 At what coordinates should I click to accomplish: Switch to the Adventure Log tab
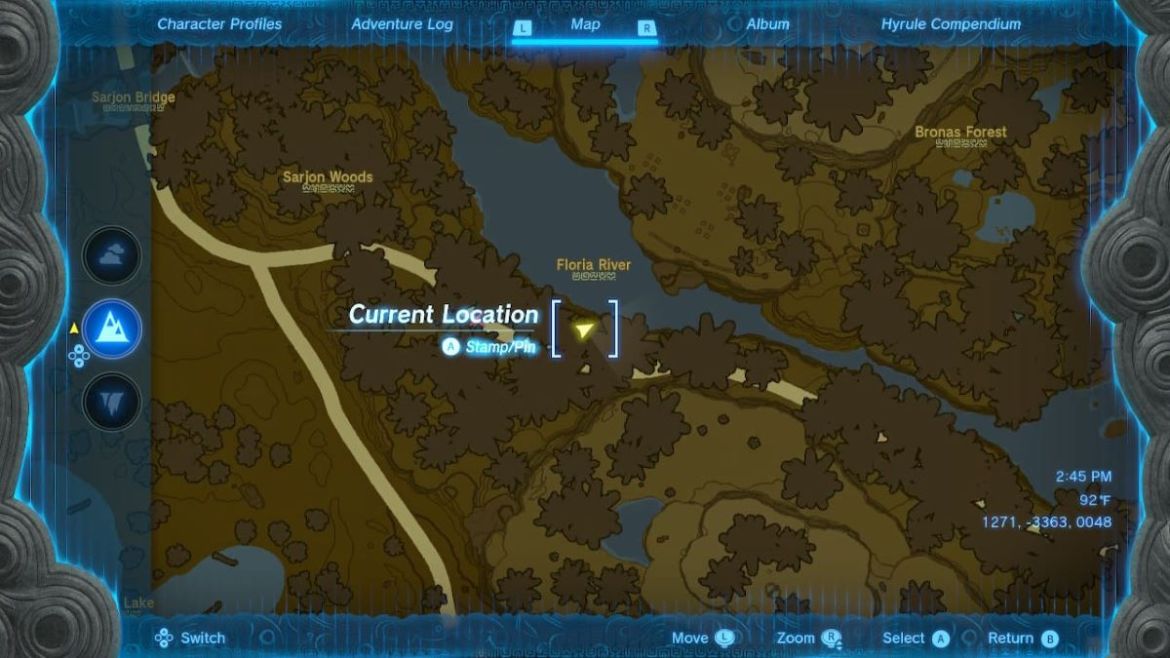click(x=402, y=24)
